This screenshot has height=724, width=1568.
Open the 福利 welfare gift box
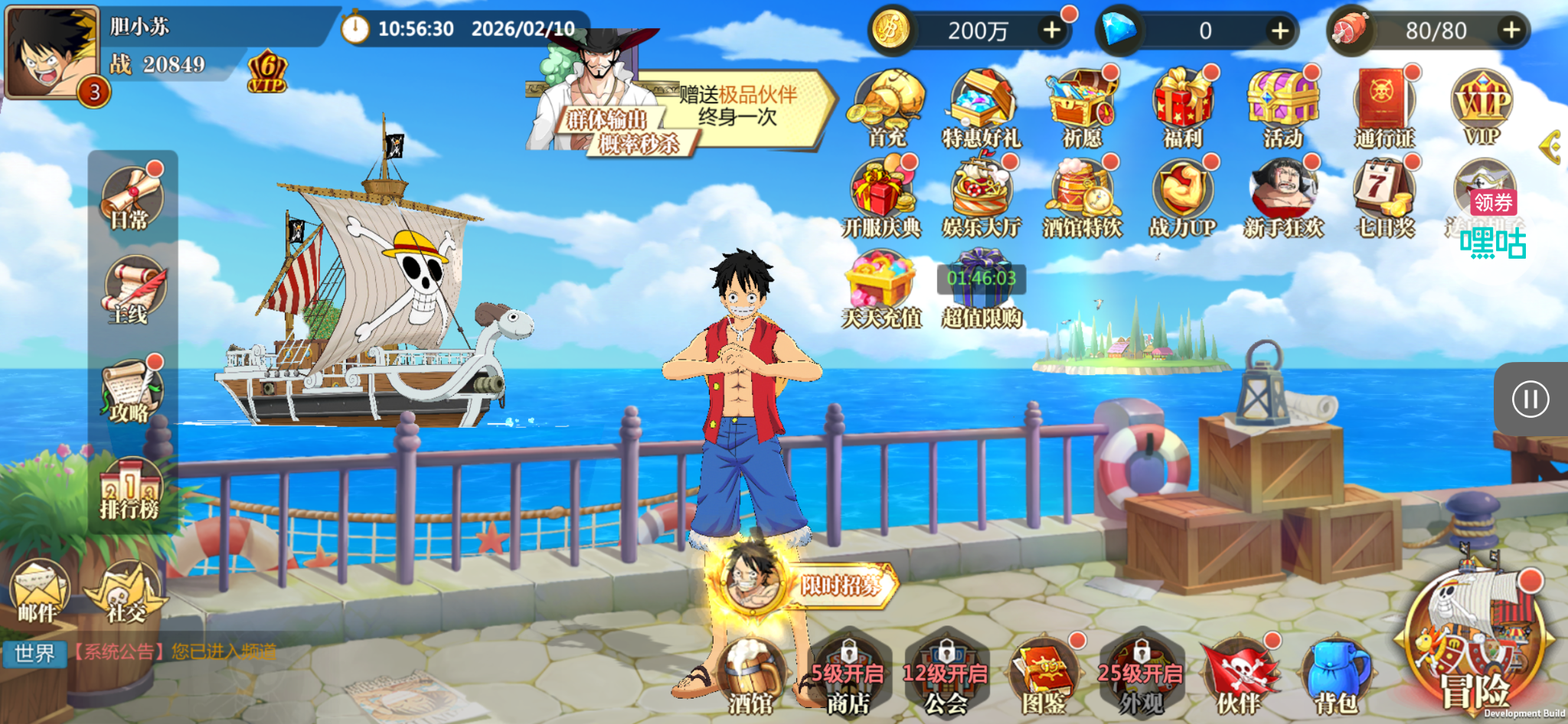point(1183,107)
